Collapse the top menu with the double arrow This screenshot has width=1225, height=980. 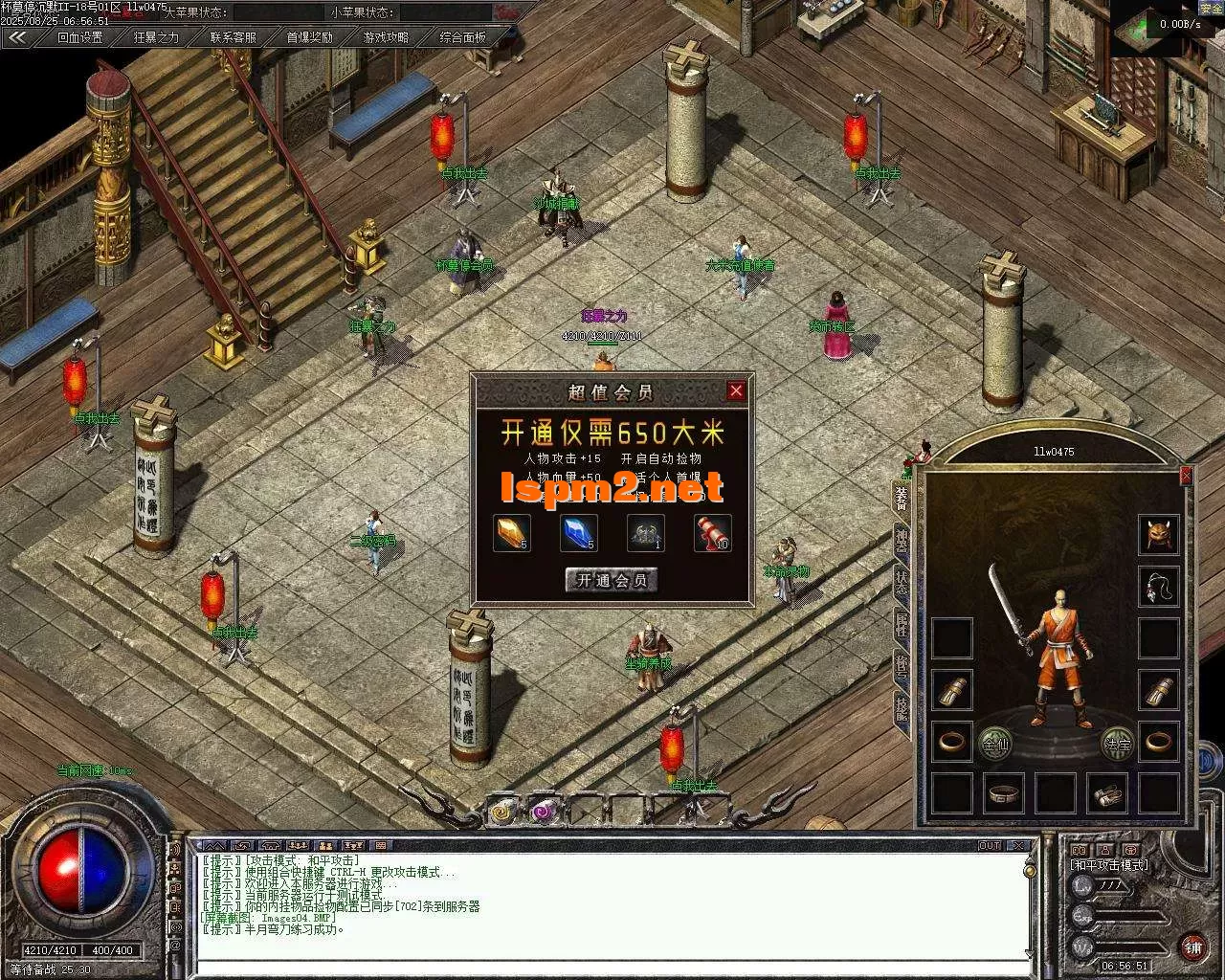tap(17, 37)
